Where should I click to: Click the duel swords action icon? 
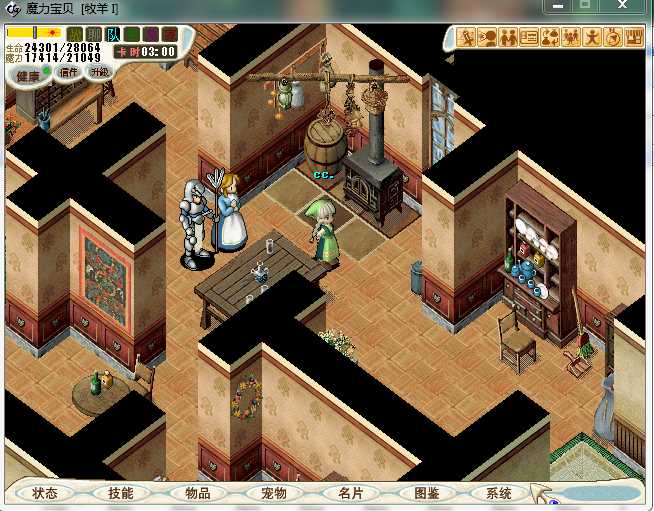(x=467, y=38)
